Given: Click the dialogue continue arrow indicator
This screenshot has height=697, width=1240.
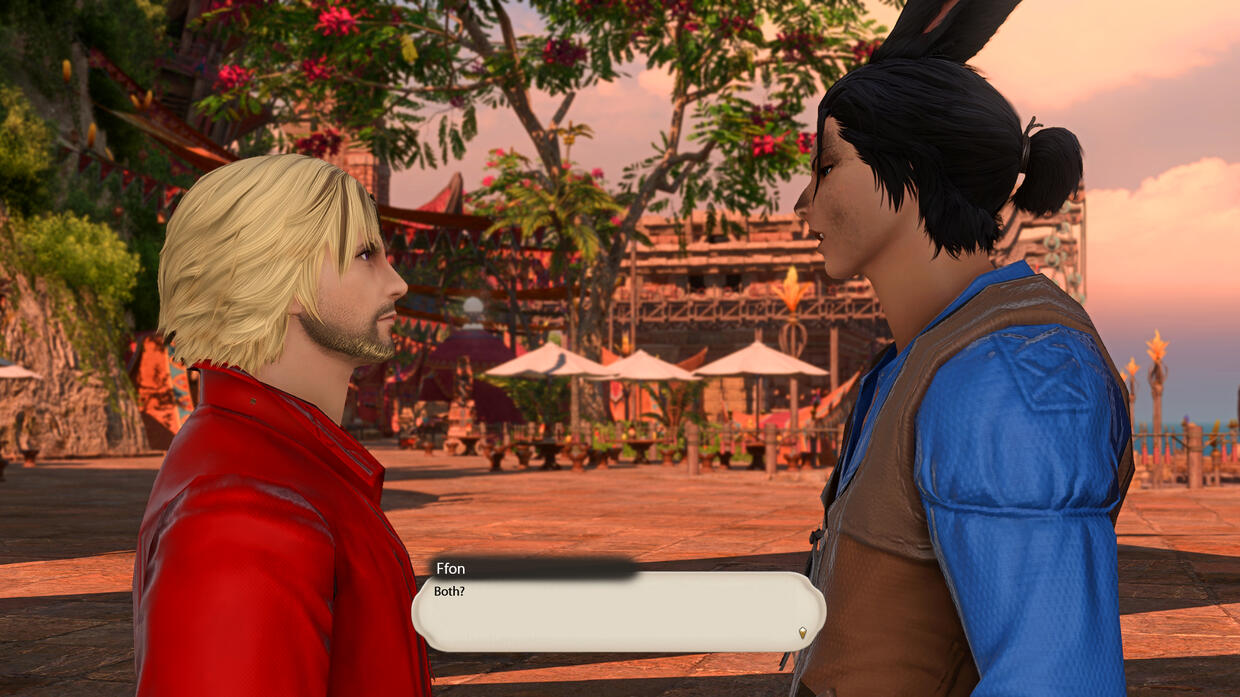Looking at the screenshot, I should (x=802, y=632).
